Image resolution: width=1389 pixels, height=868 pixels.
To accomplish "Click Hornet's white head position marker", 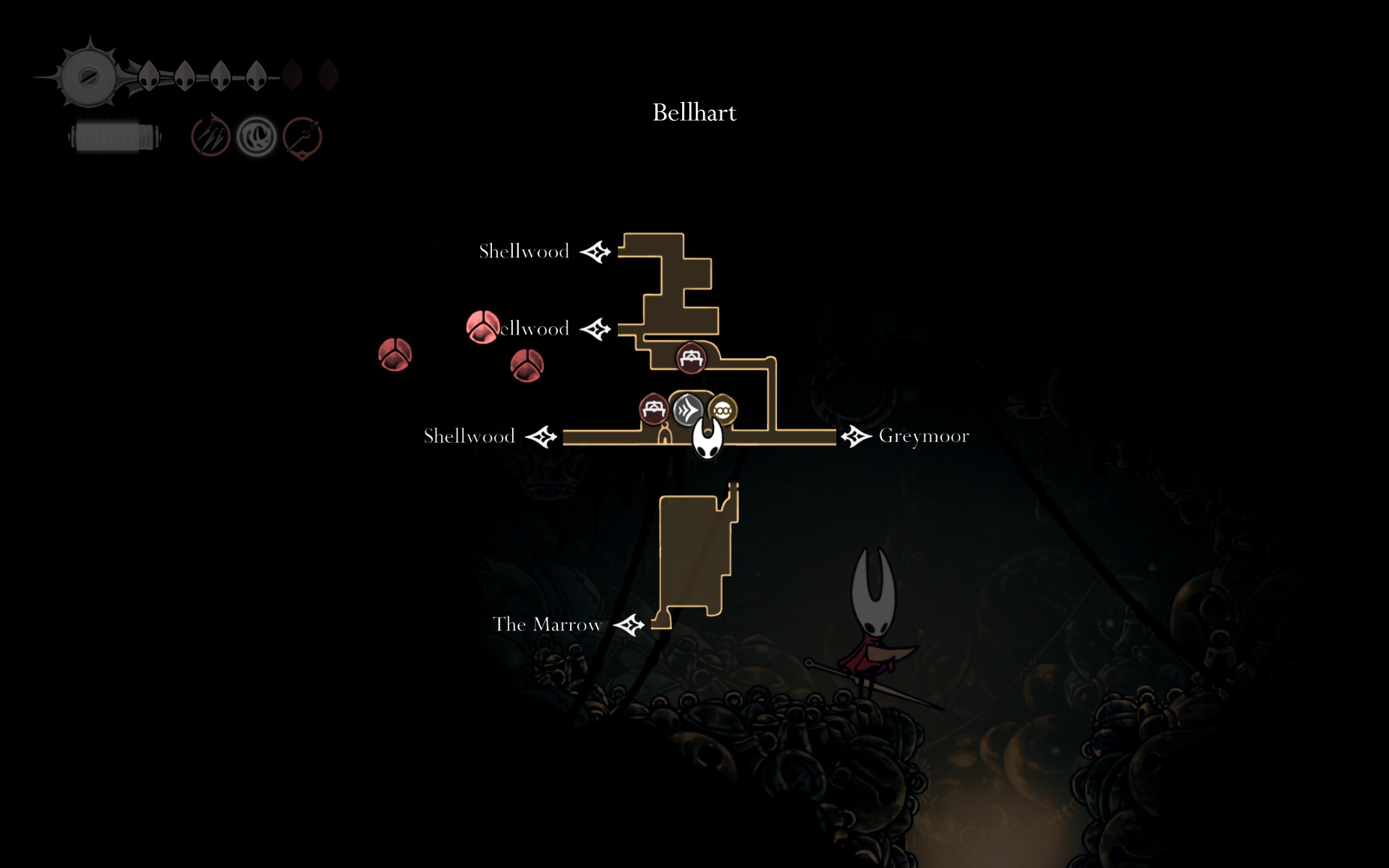I will point(708,438).
